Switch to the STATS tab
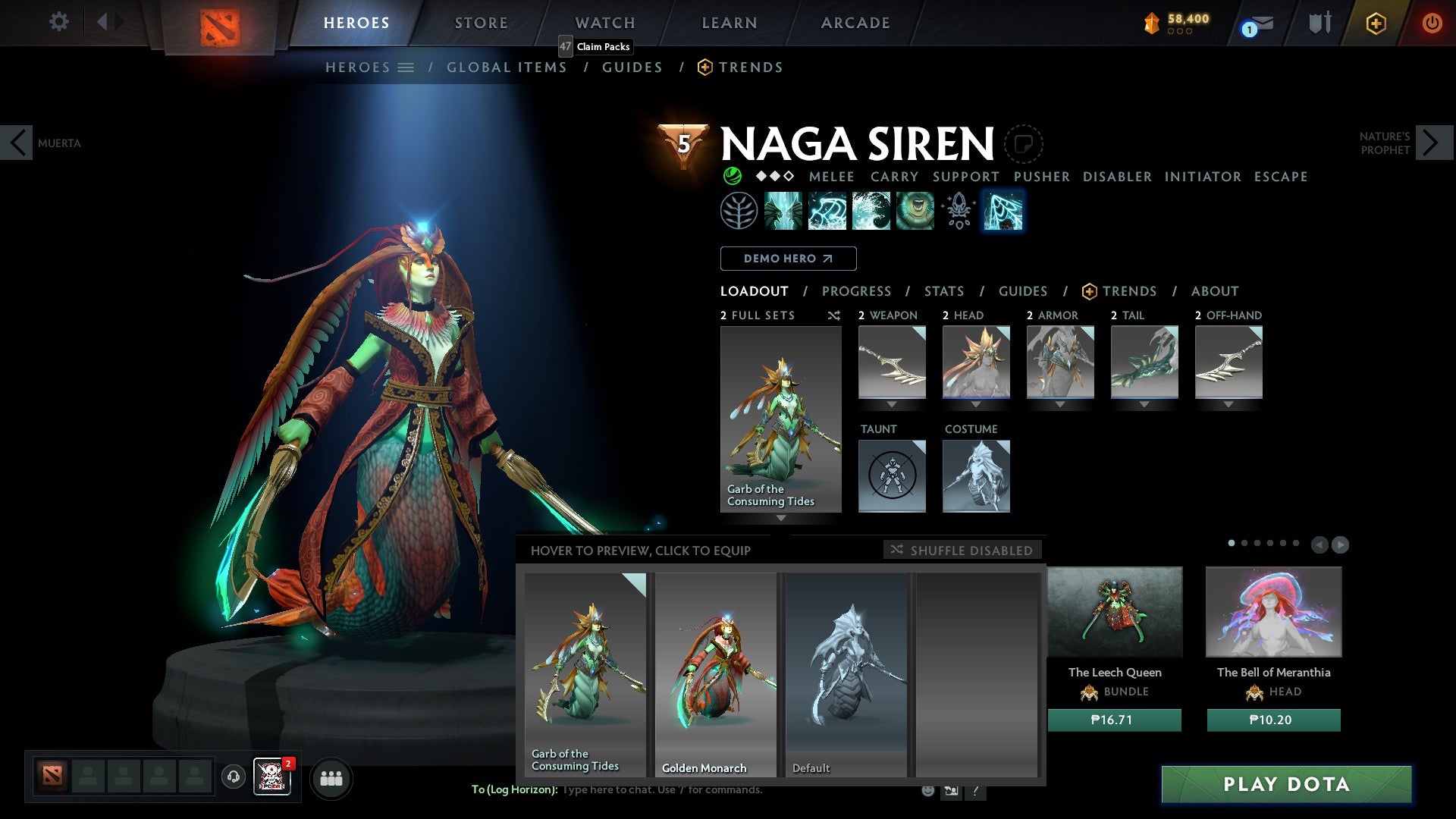1456x819 pixels. [943, 291]
